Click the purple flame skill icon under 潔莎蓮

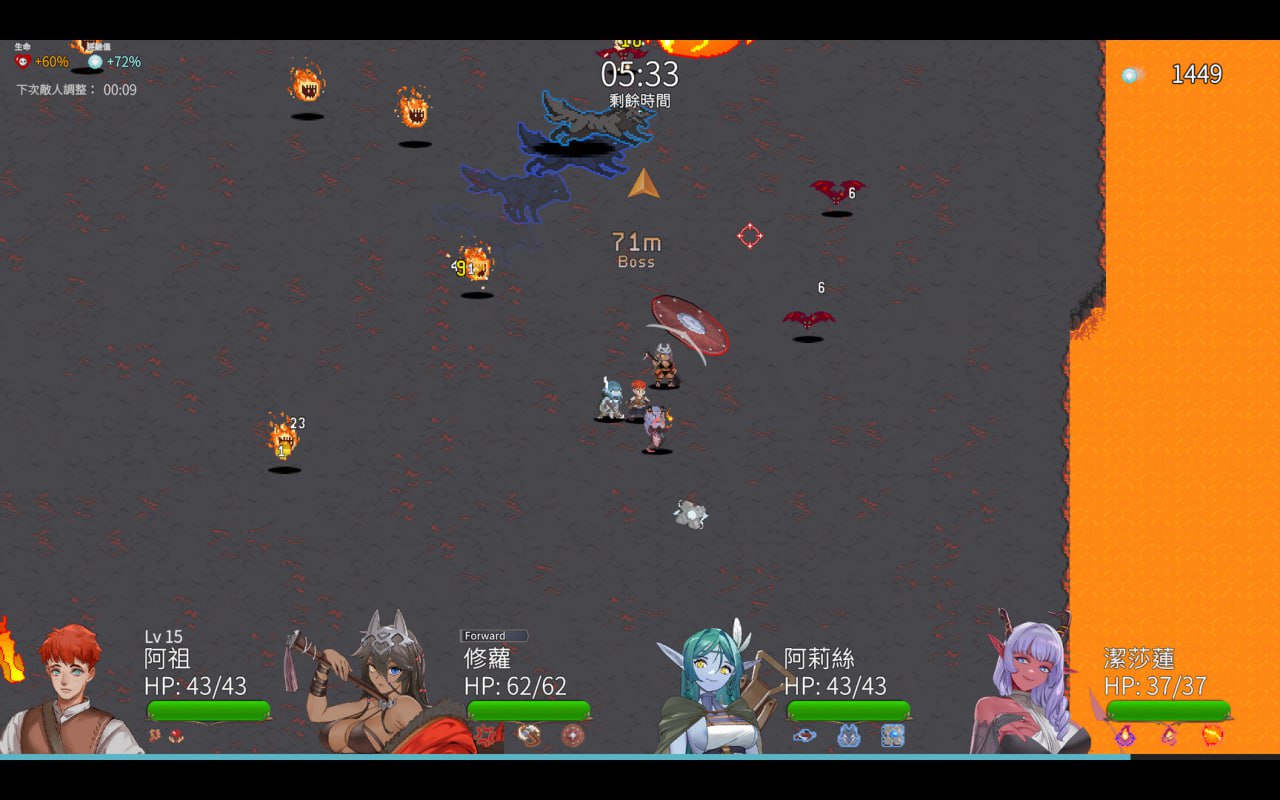(1125, 735)
